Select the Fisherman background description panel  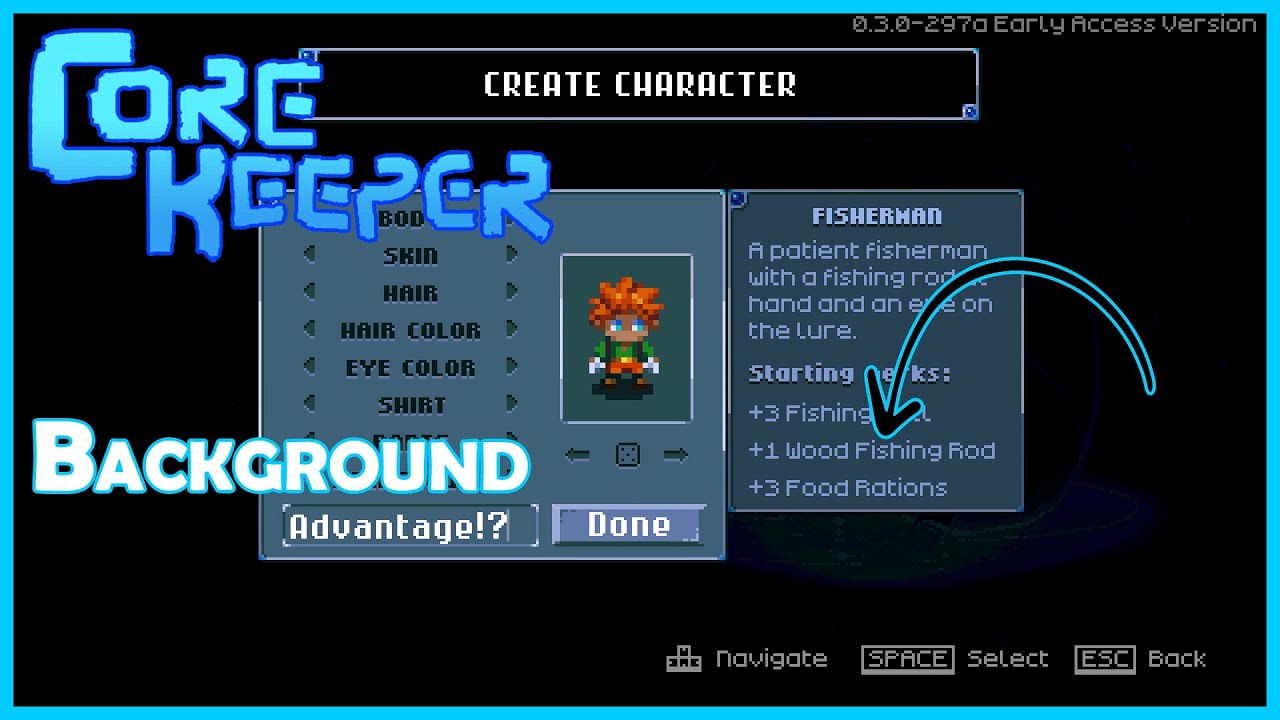click(876, 350)
